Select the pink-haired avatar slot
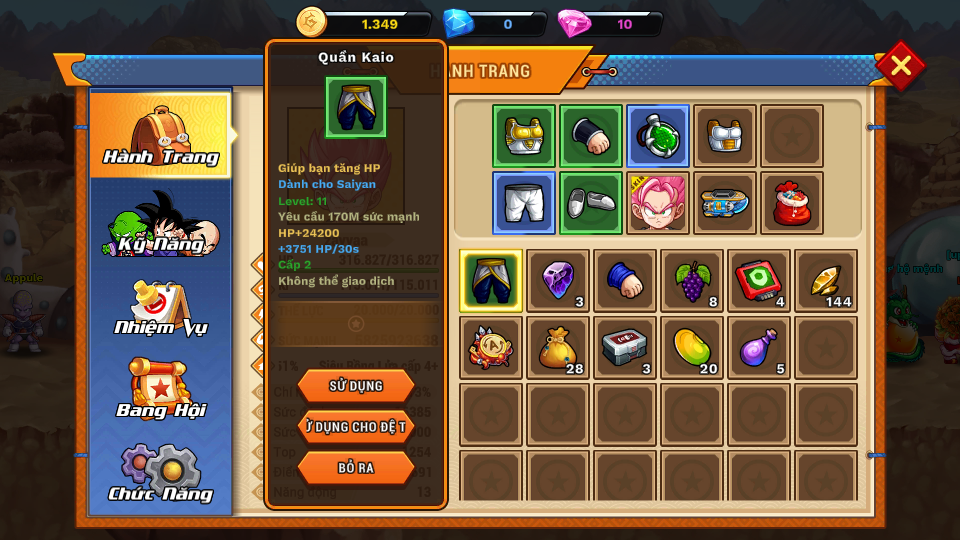The height and width of the screenshot is (540, 960). (x=657, y=203)
